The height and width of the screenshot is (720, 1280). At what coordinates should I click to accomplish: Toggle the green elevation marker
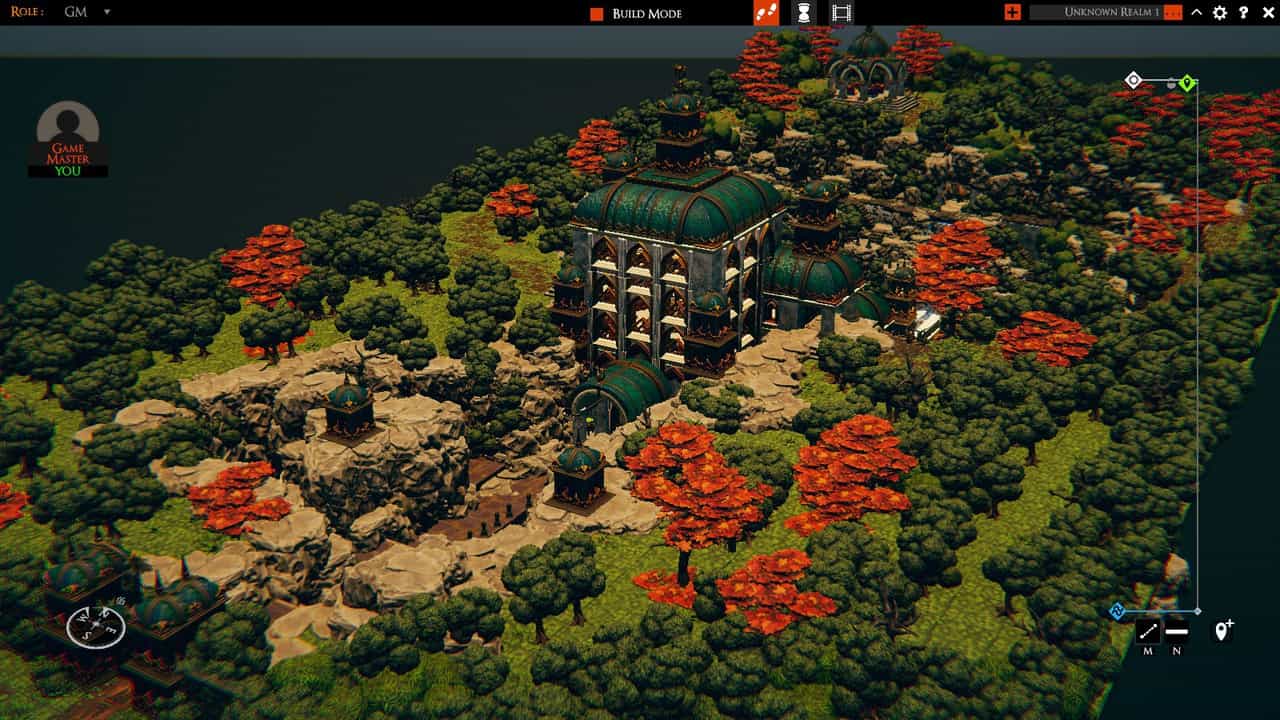pyautogui.click(x=1186, y=80)
